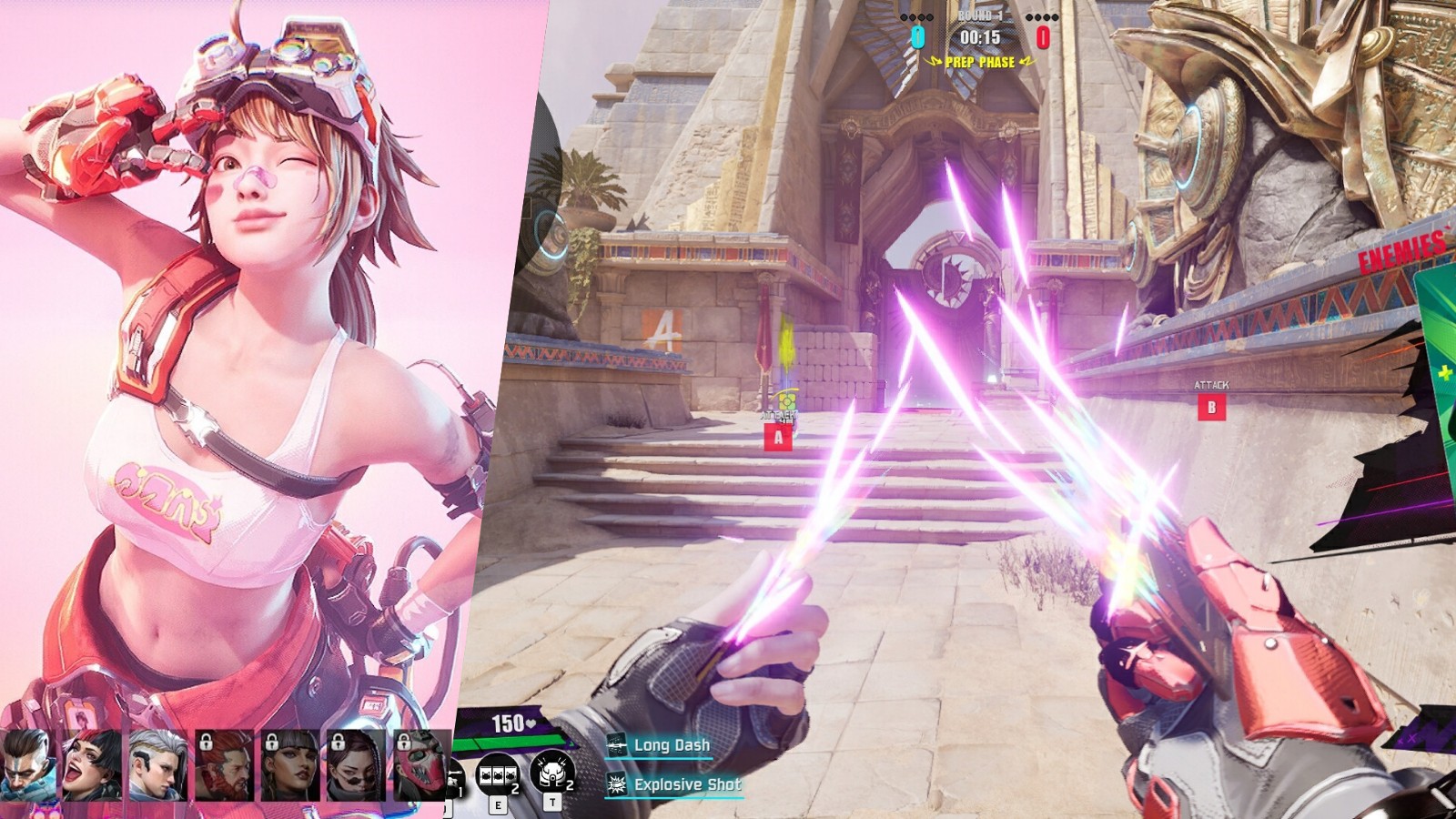The image size is (1456, 819).
Task: Select the blue-scarfed character portrait
Action: 25,764
